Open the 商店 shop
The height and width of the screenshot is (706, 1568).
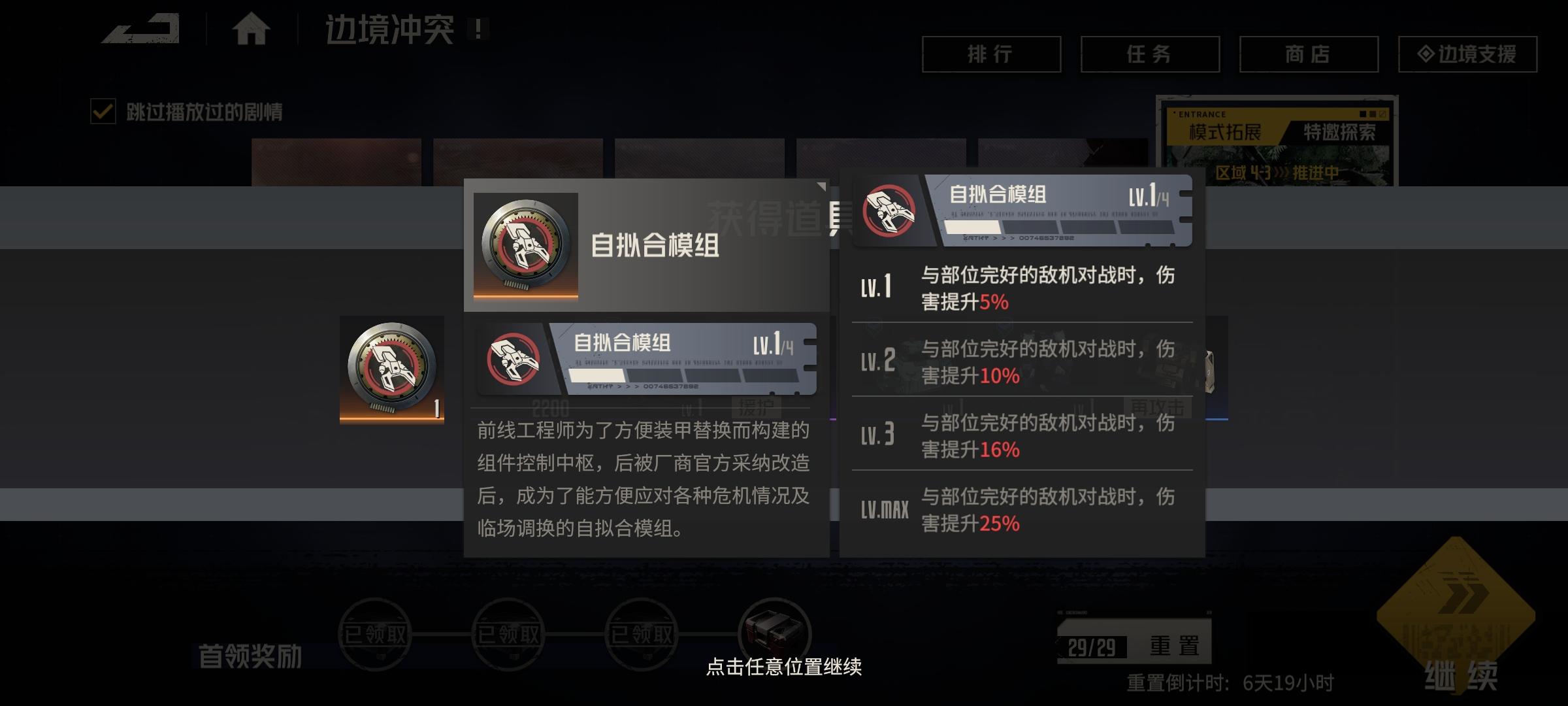point(1309,55)
